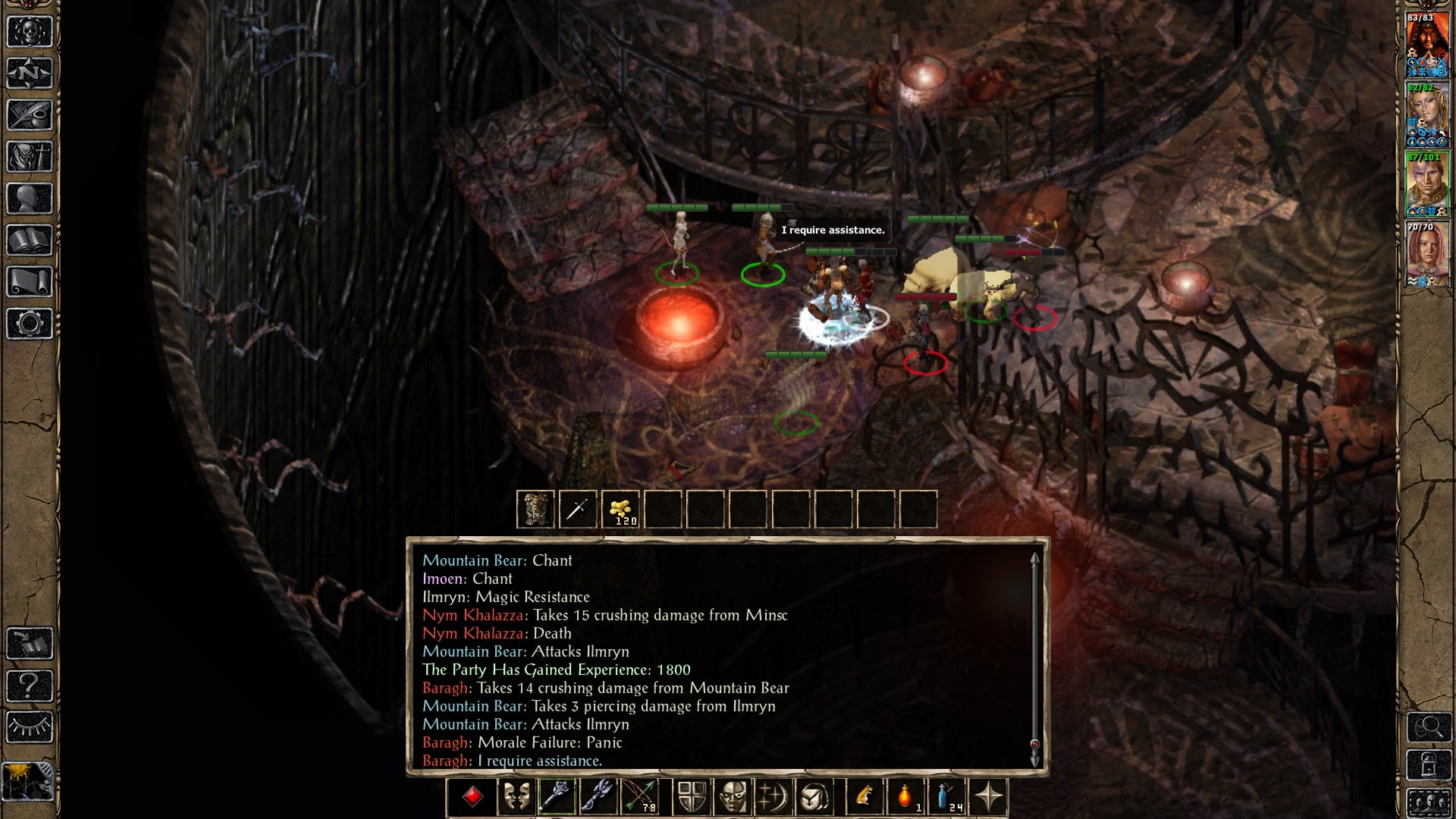Viewport: 1456px width, 819px height.
Task: Activate the shield guard action
Action: point(692,796)
